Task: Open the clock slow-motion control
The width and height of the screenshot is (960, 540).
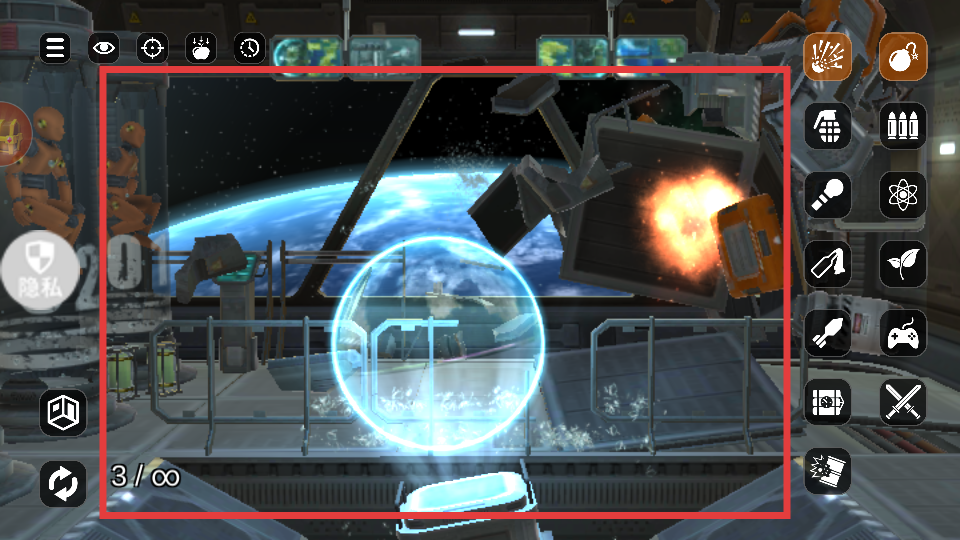Action: click(x=250, y=47)
